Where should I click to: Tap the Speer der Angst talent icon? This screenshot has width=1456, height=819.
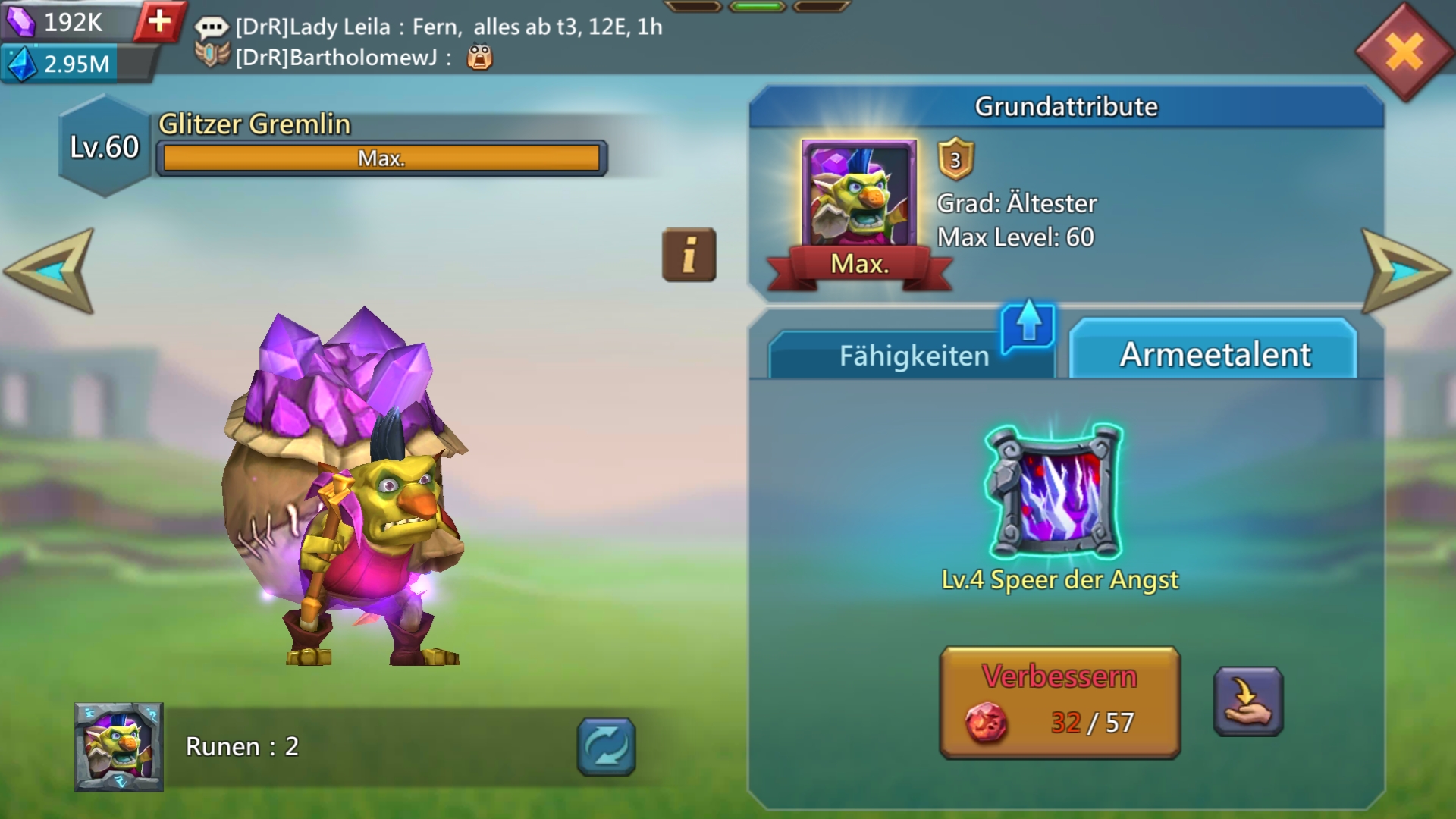click(x=1053, y=492)
